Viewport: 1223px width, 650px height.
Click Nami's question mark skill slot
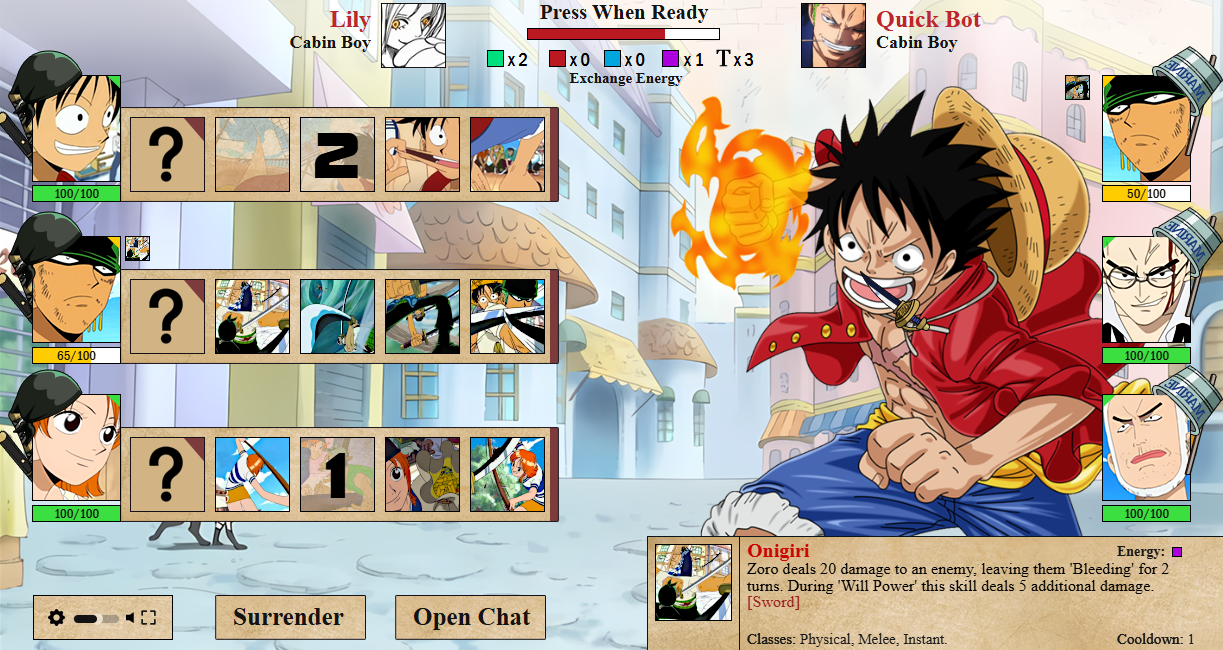tap(167, 474)
